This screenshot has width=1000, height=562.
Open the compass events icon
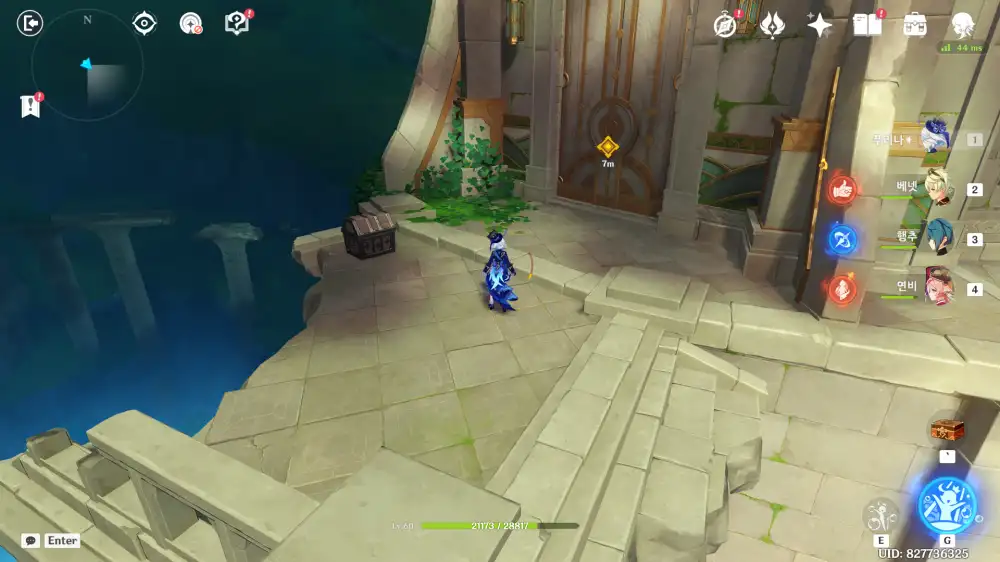[726, 25]
